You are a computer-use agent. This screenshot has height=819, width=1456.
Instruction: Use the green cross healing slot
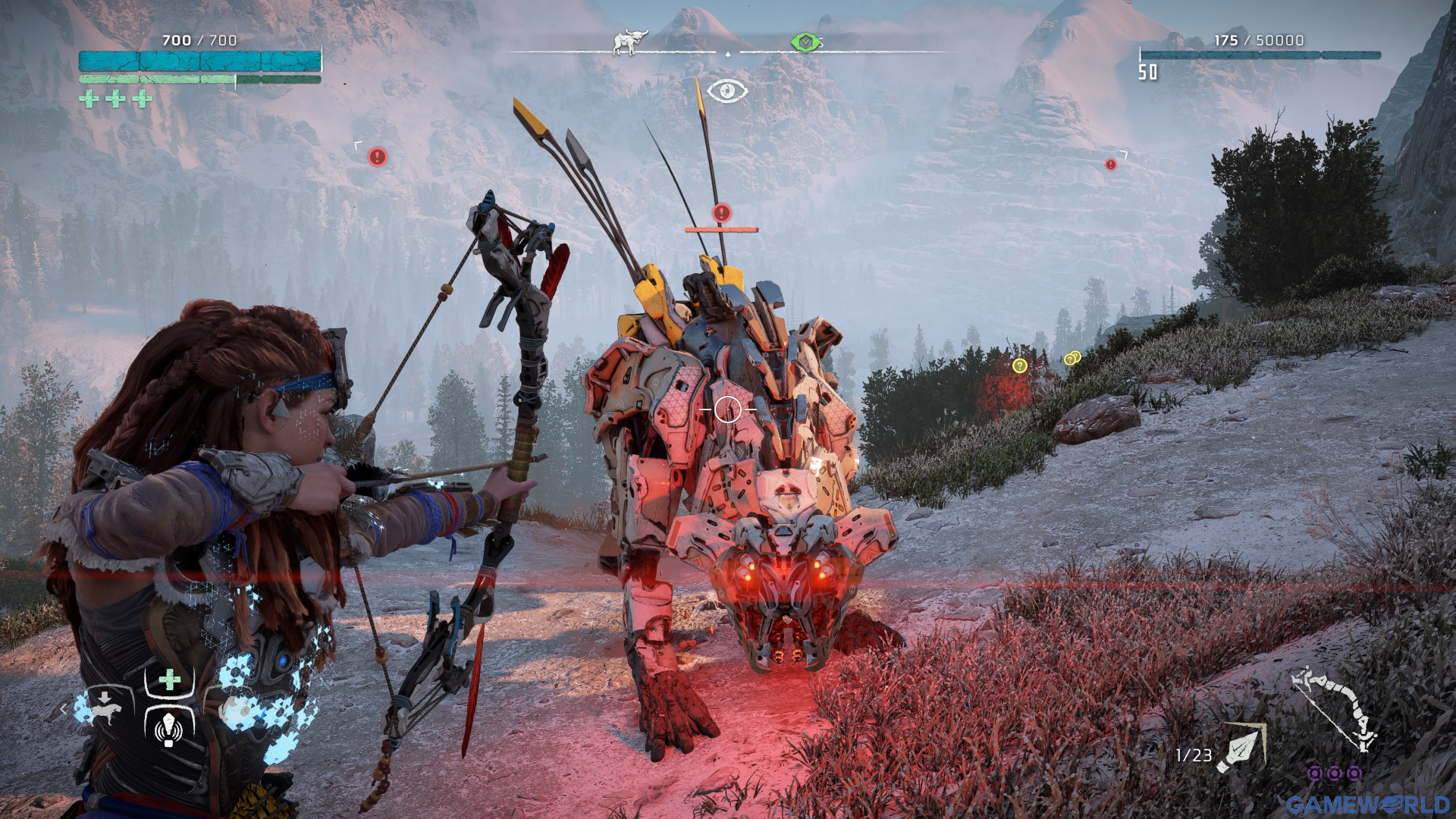click(x=170, y=679)
